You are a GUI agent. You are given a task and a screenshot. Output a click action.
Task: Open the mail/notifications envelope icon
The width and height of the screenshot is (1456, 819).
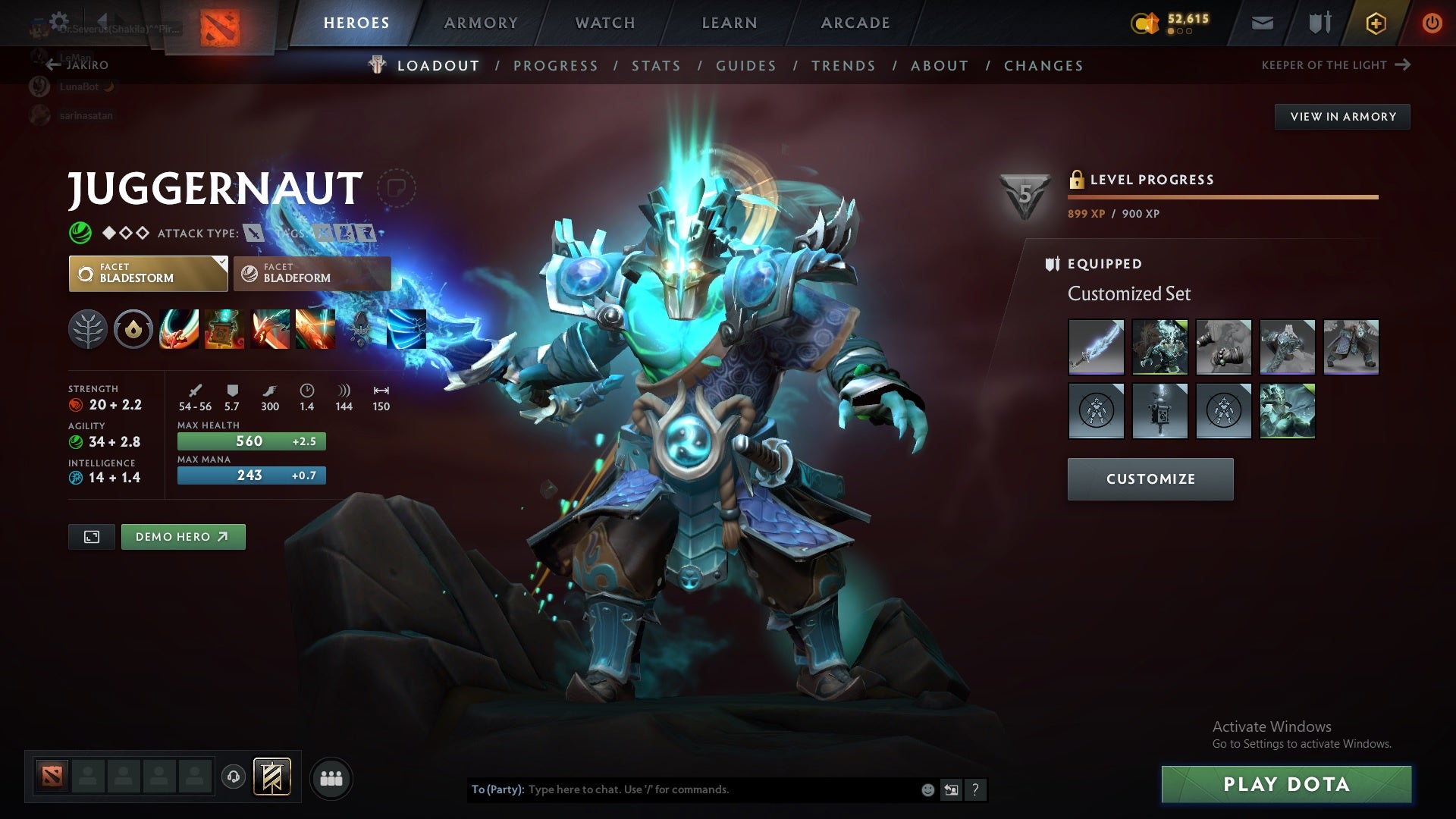click(x=1261, y=23)
